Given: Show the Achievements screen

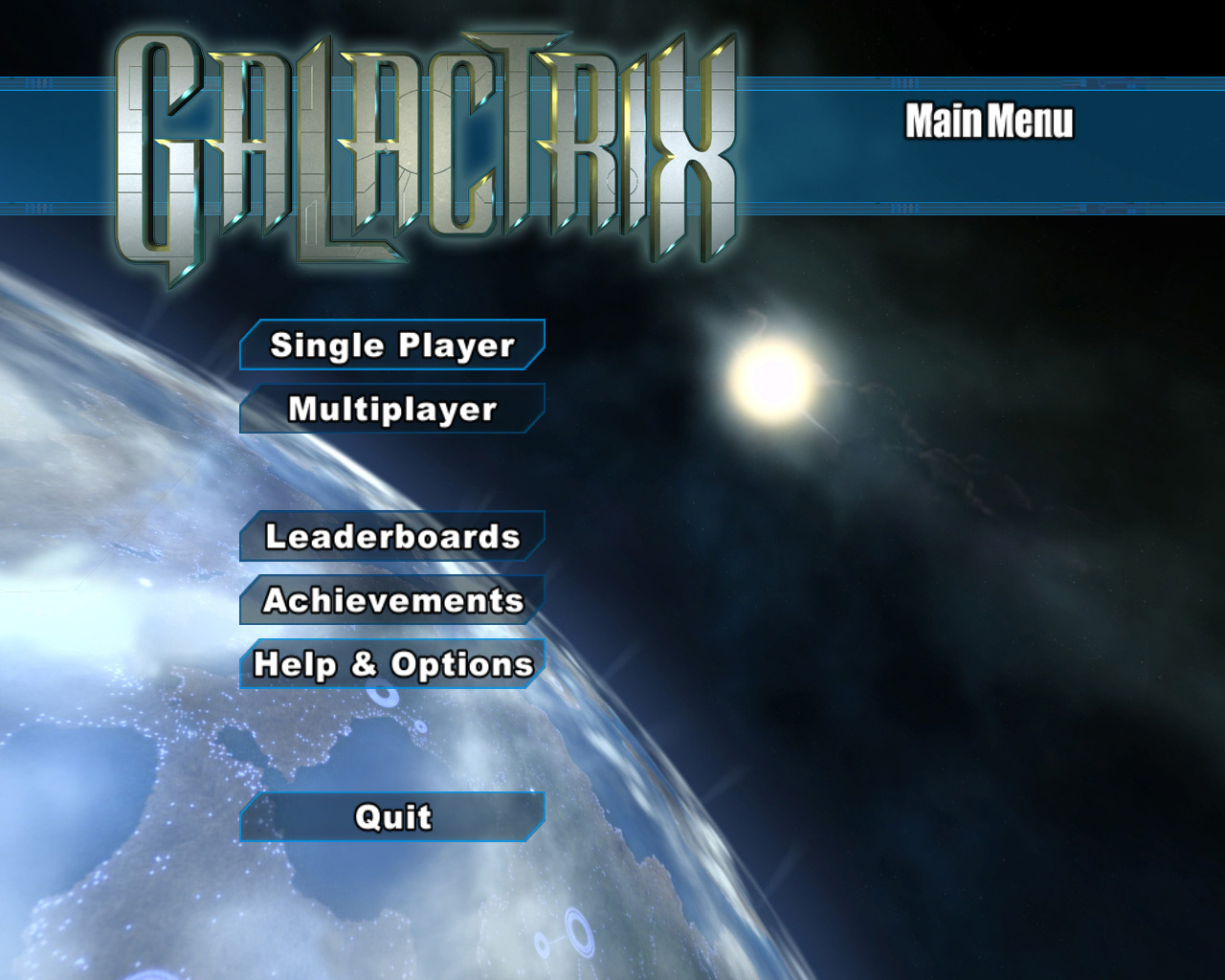Looking at the screenshot, I should click(392, 600).
